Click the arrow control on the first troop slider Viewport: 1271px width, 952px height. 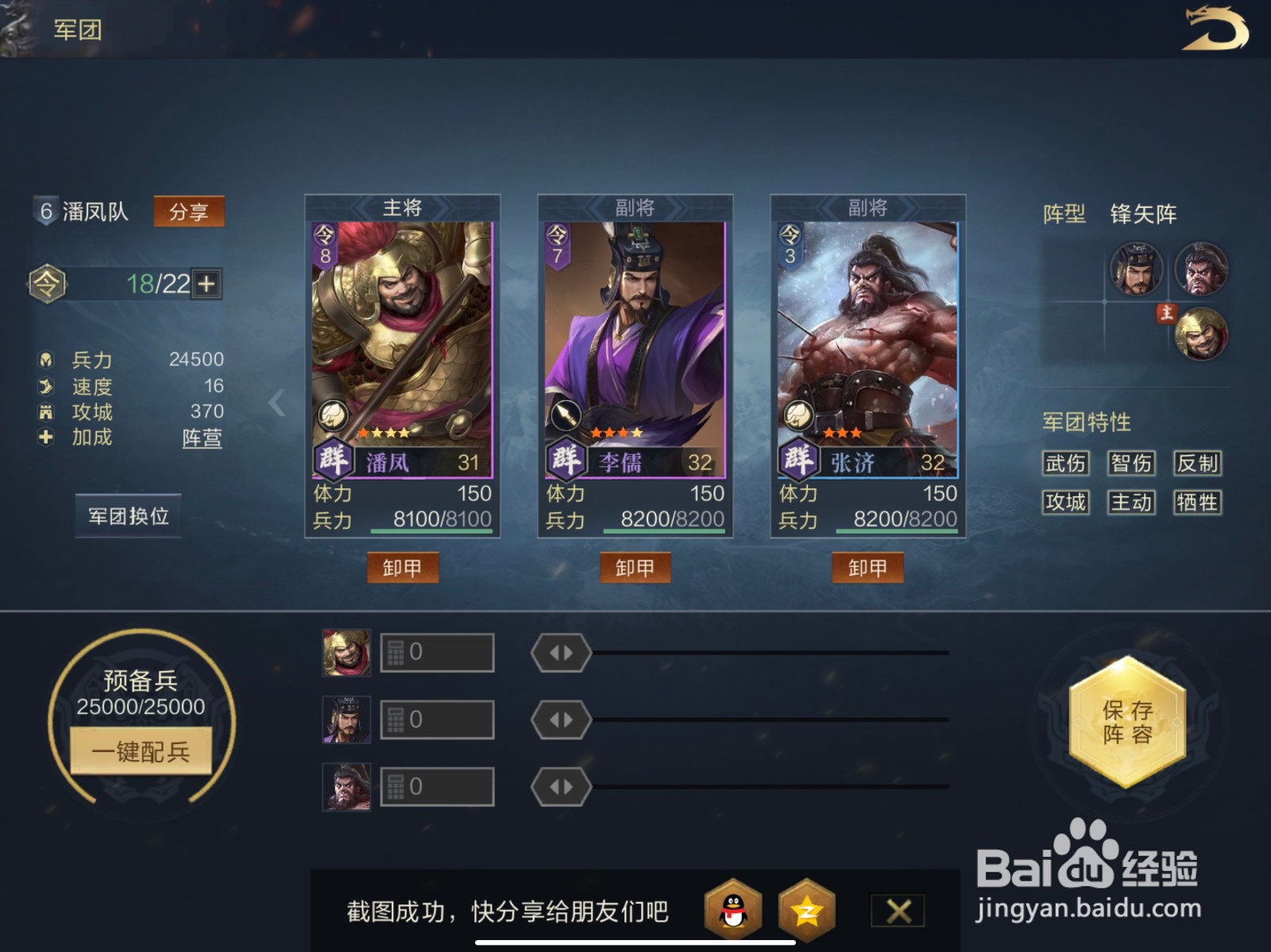(x=561, y=651)
